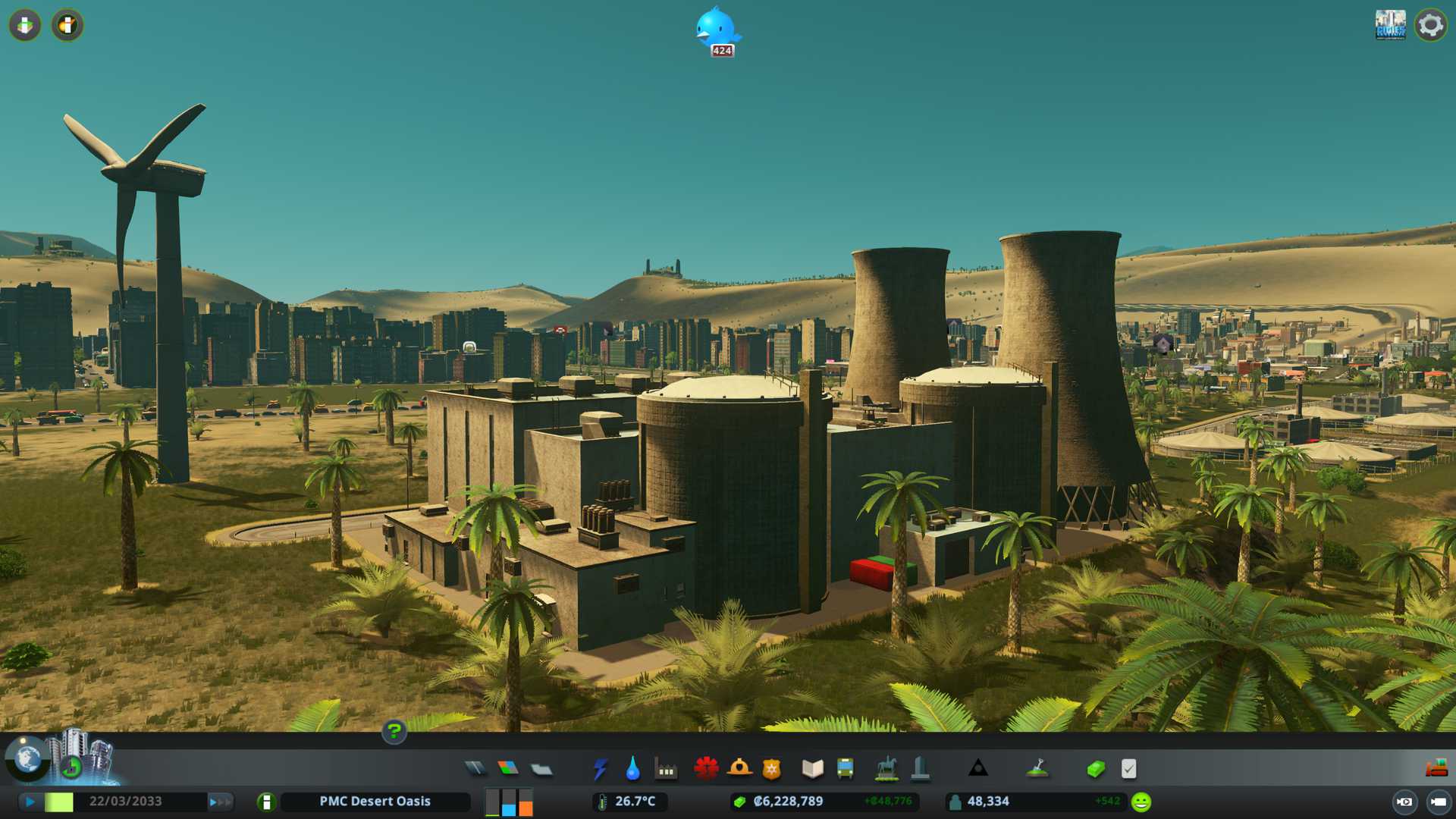Toggle the play/pause simulation button
Viewport: 1456px width, 819px height.
tap(30, 802)
